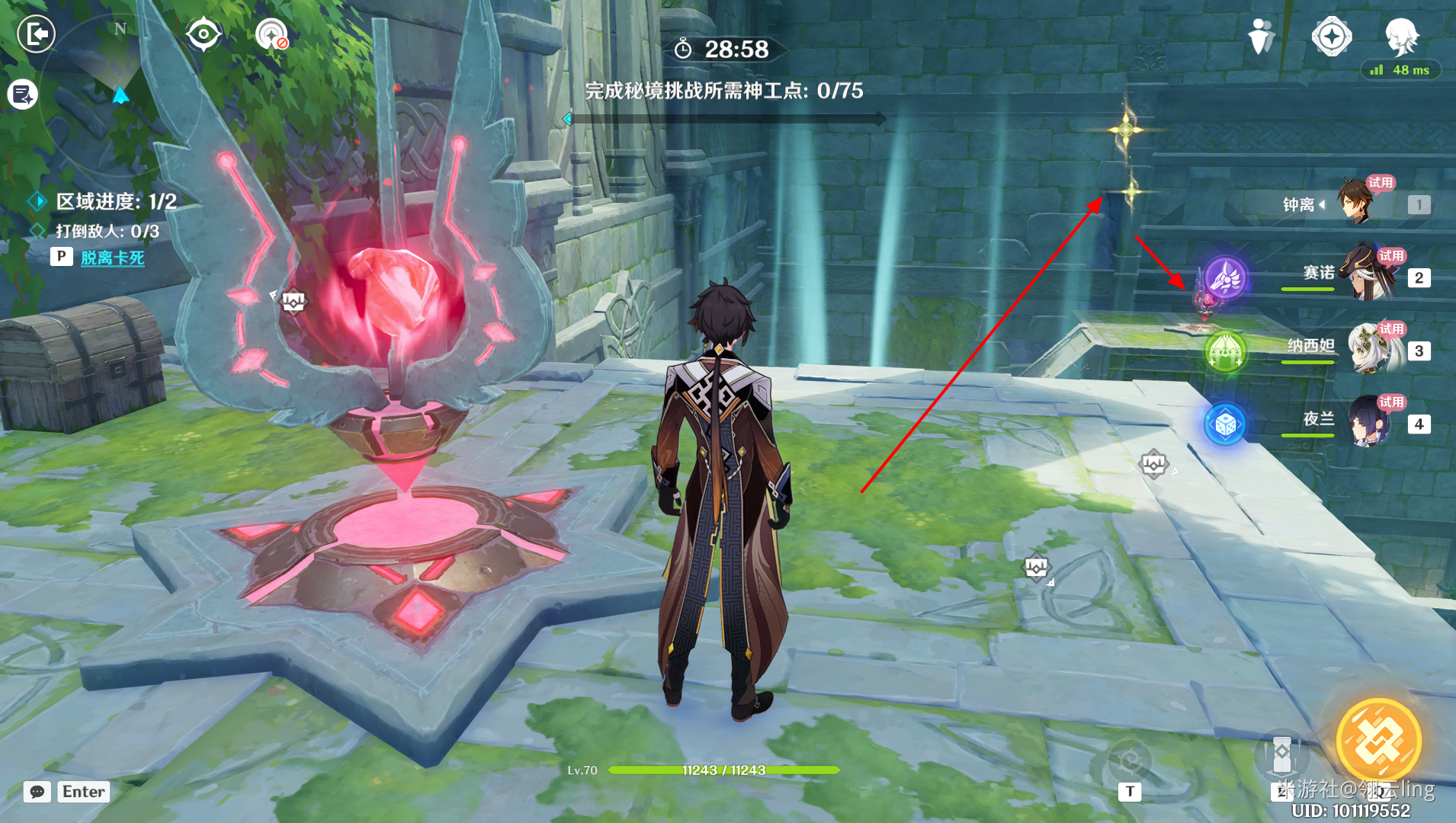Exit the domain via the leave icon
1456x823 pixels.
pyautogui.click(x=36, y=34)
